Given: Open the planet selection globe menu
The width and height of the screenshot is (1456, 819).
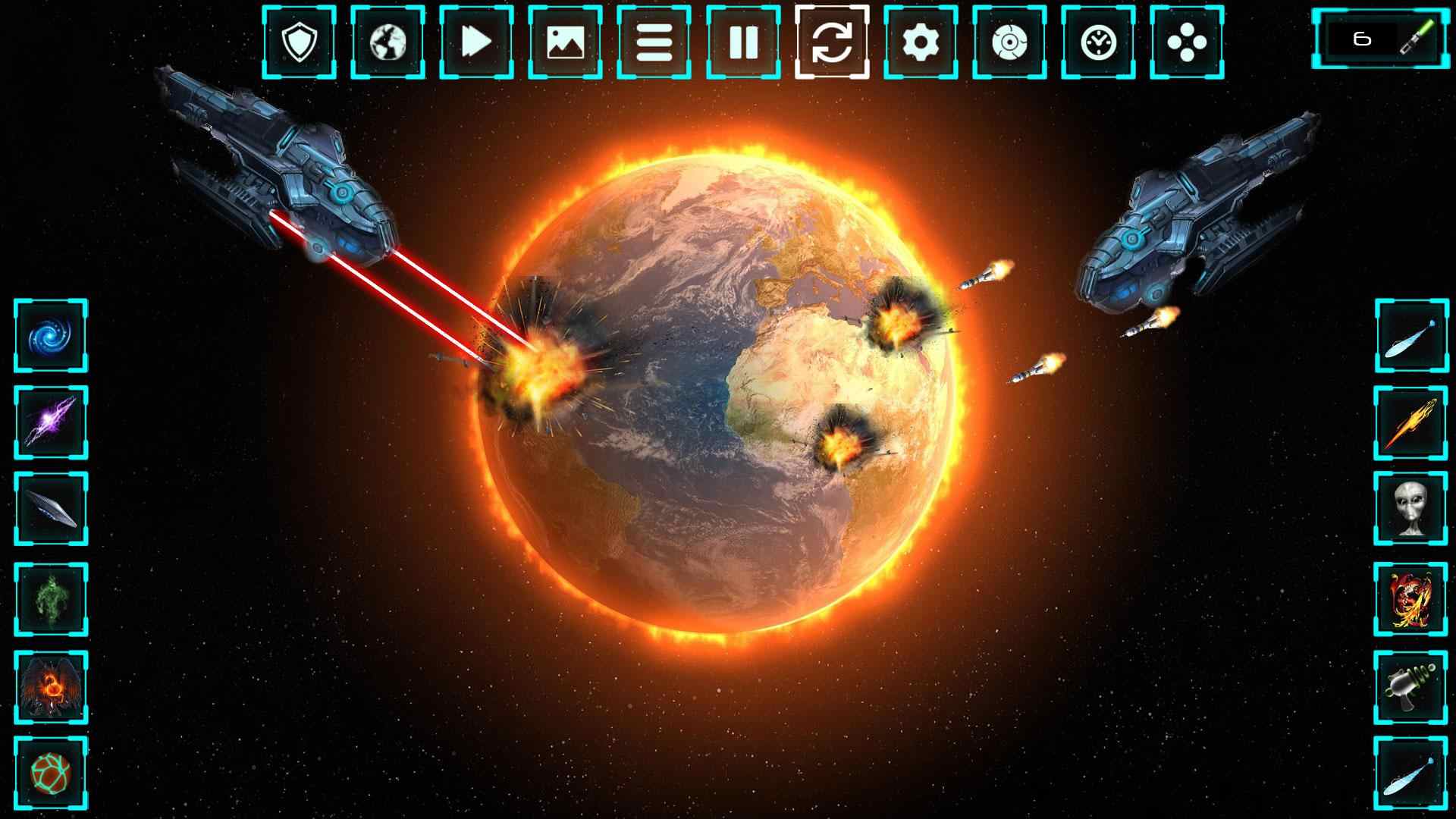Looking at the screenshot, I should click(388, 43).
